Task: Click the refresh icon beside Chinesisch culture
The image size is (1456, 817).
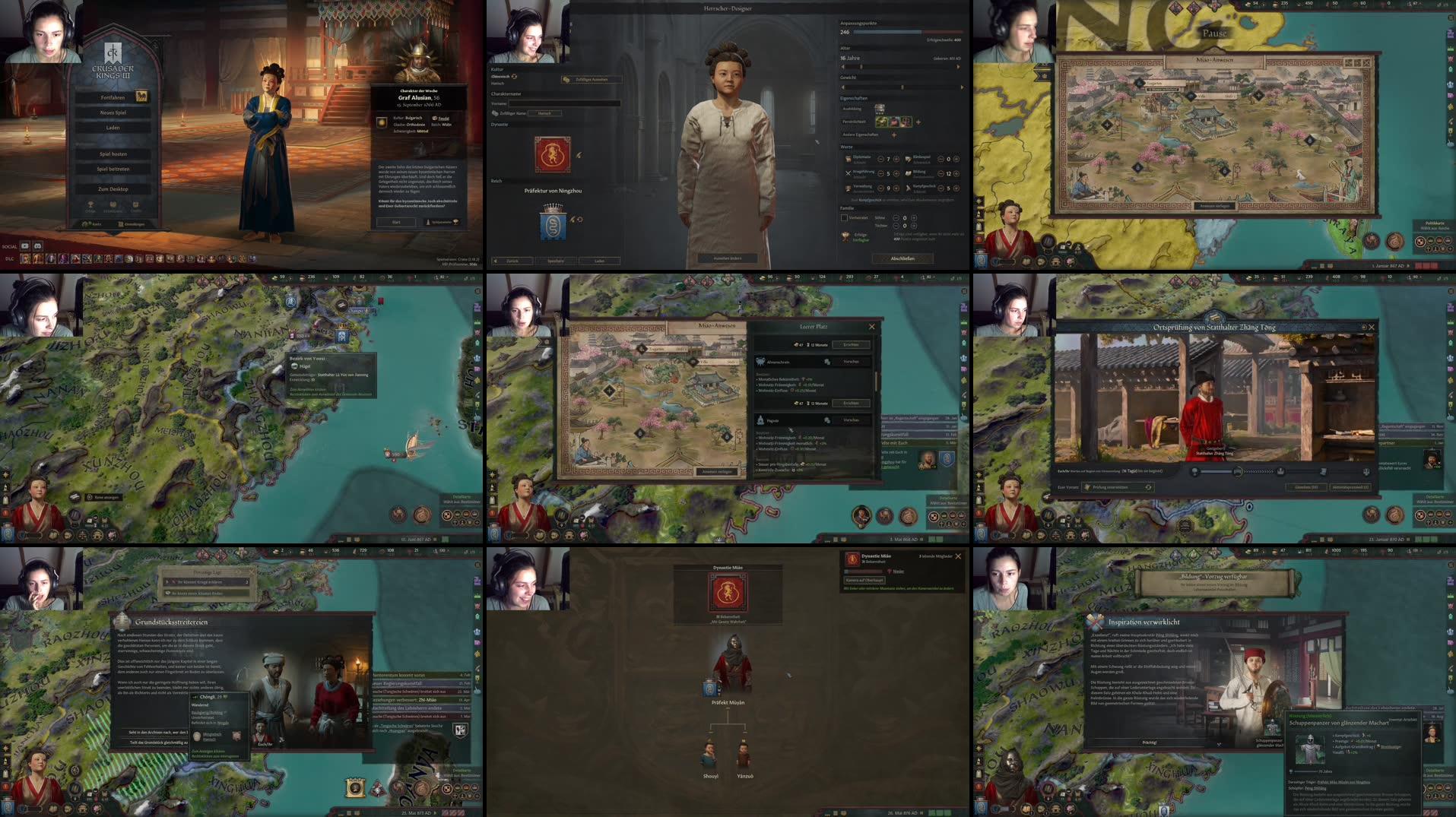Action: (514, 77)
